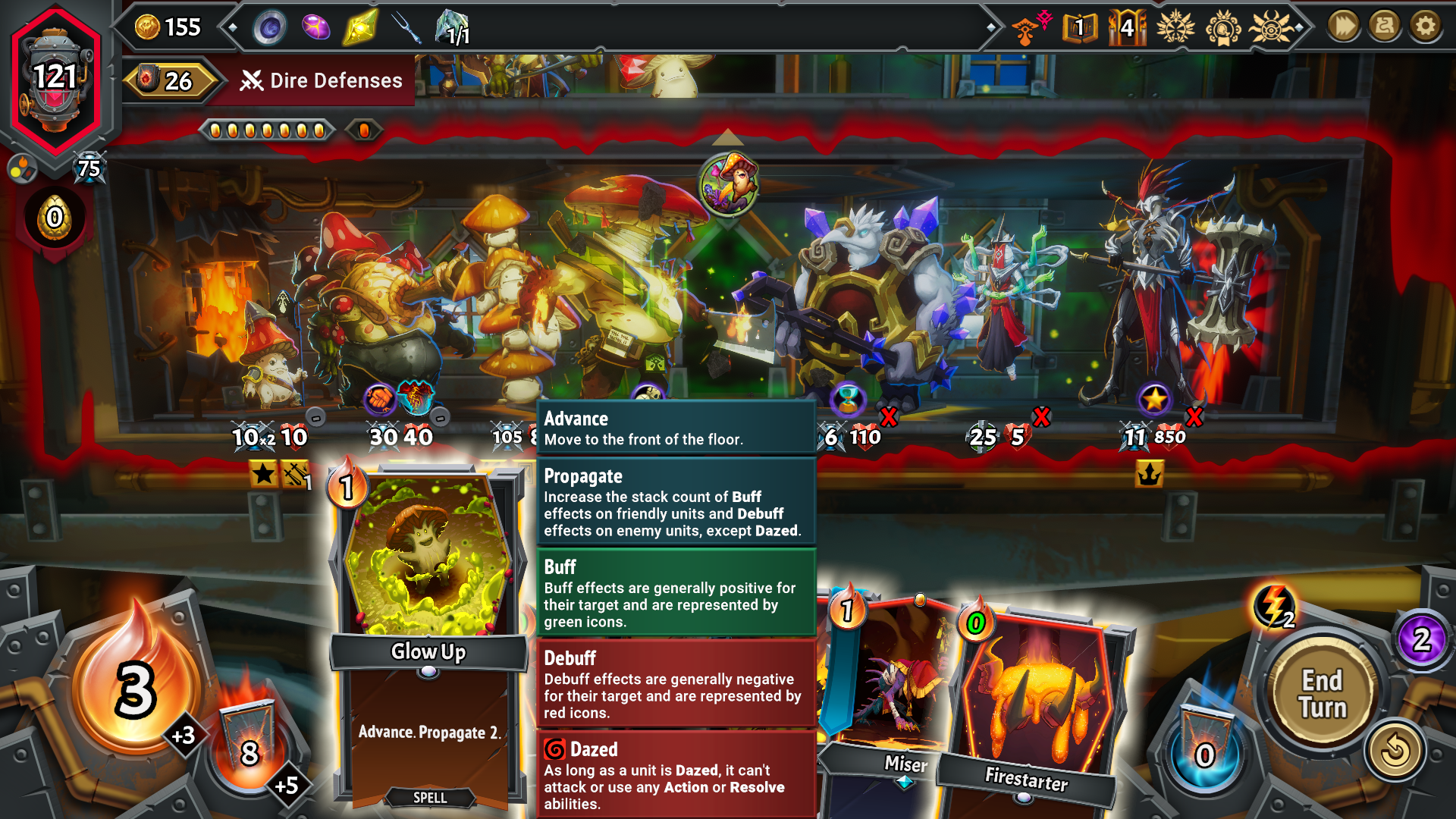Open the settings gear menu

tap(1425, 27)
